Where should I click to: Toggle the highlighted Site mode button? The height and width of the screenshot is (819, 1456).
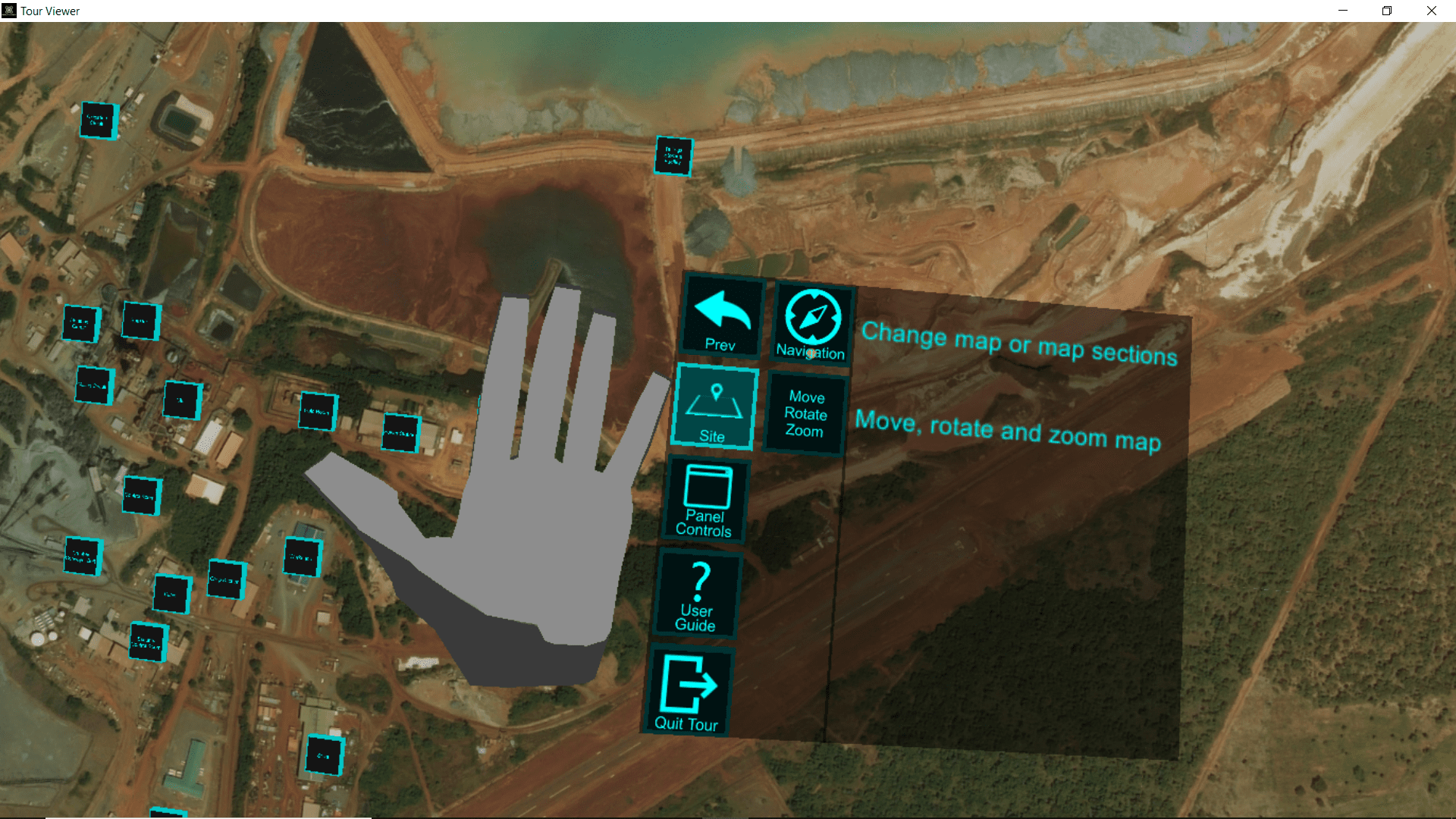[712, 408]
